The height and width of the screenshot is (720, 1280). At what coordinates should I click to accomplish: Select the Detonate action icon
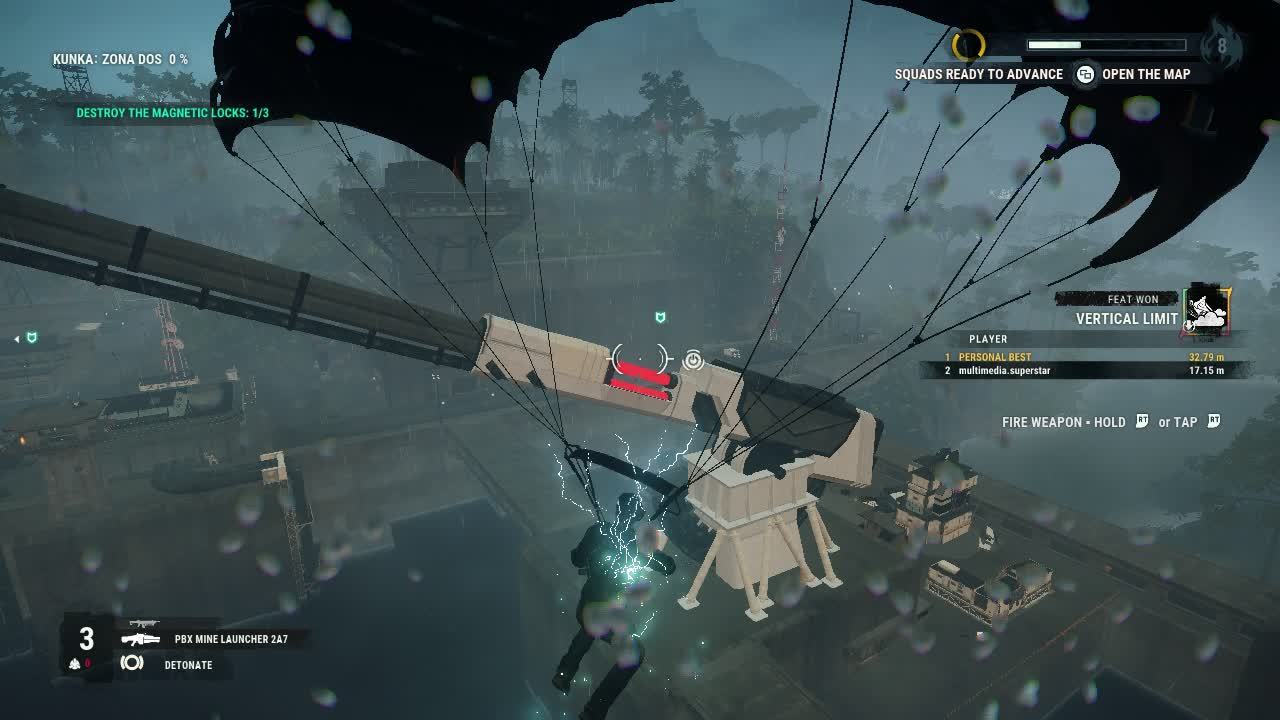tap(132, 663)
